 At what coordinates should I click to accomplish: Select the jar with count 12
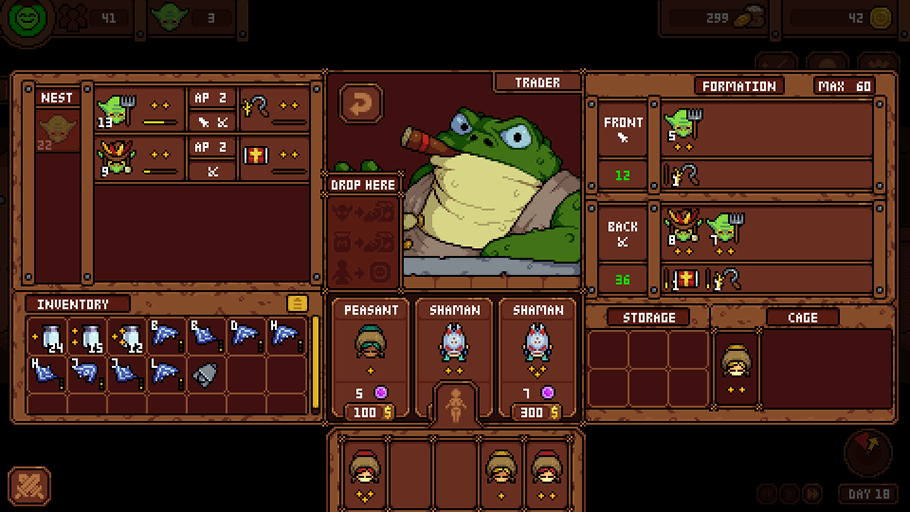[127, 338]
